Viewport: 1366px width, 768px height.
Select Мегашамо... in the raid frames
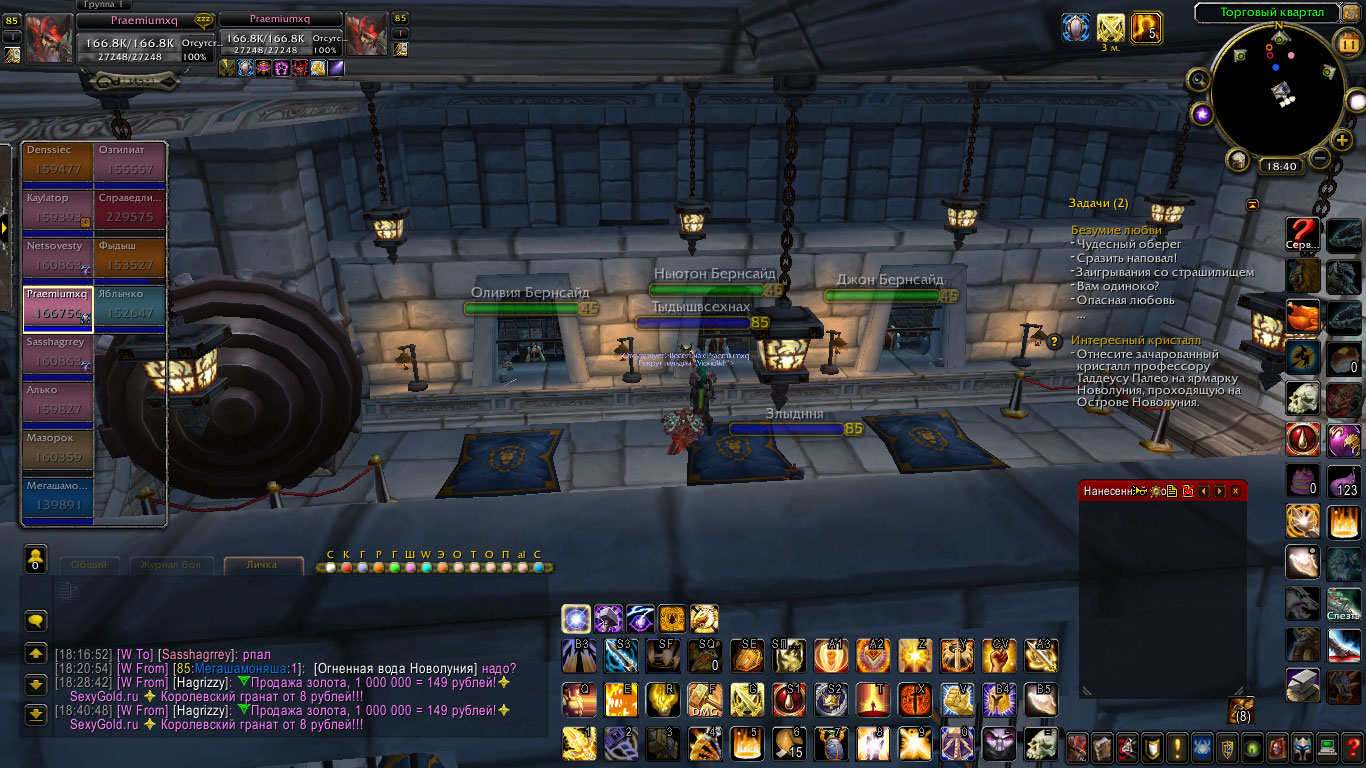57,497
